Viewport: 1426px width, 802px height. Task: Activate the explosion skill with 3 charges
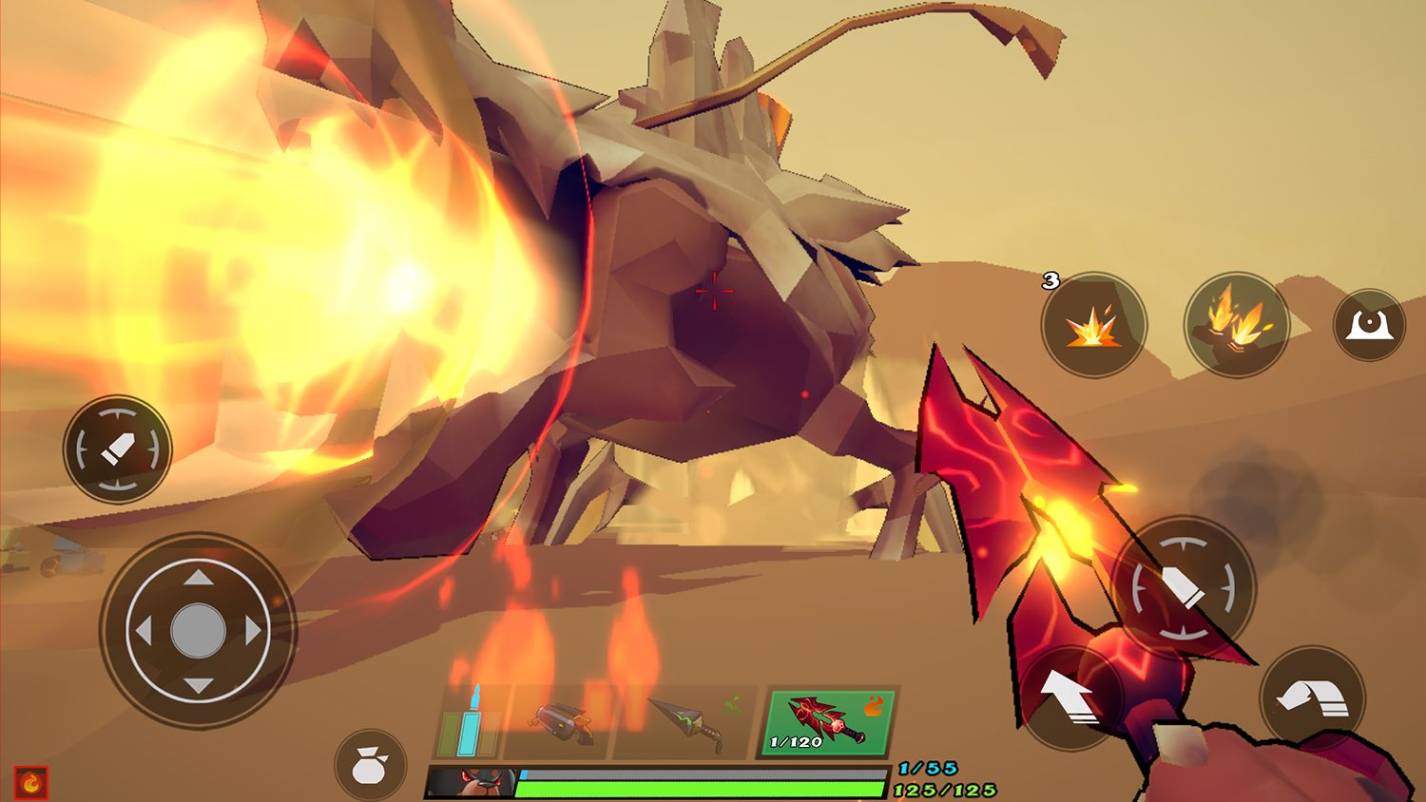pyautogui.click(x=1093, y=325)
